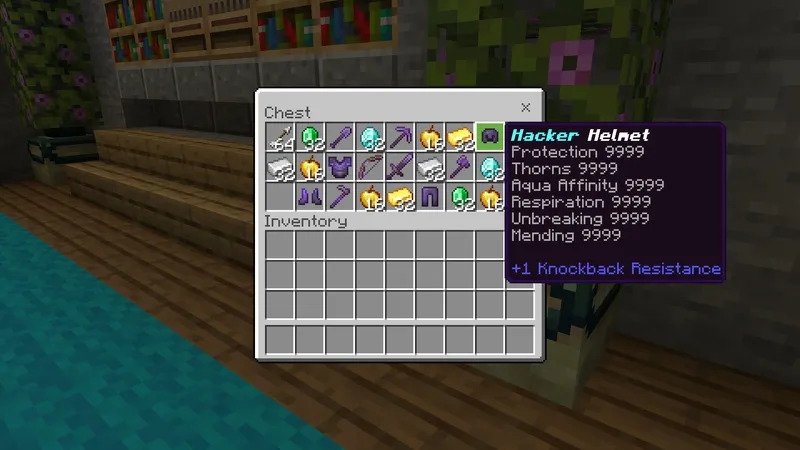Pick up the netherite sword
800x450 pixels.
point(401,166)
